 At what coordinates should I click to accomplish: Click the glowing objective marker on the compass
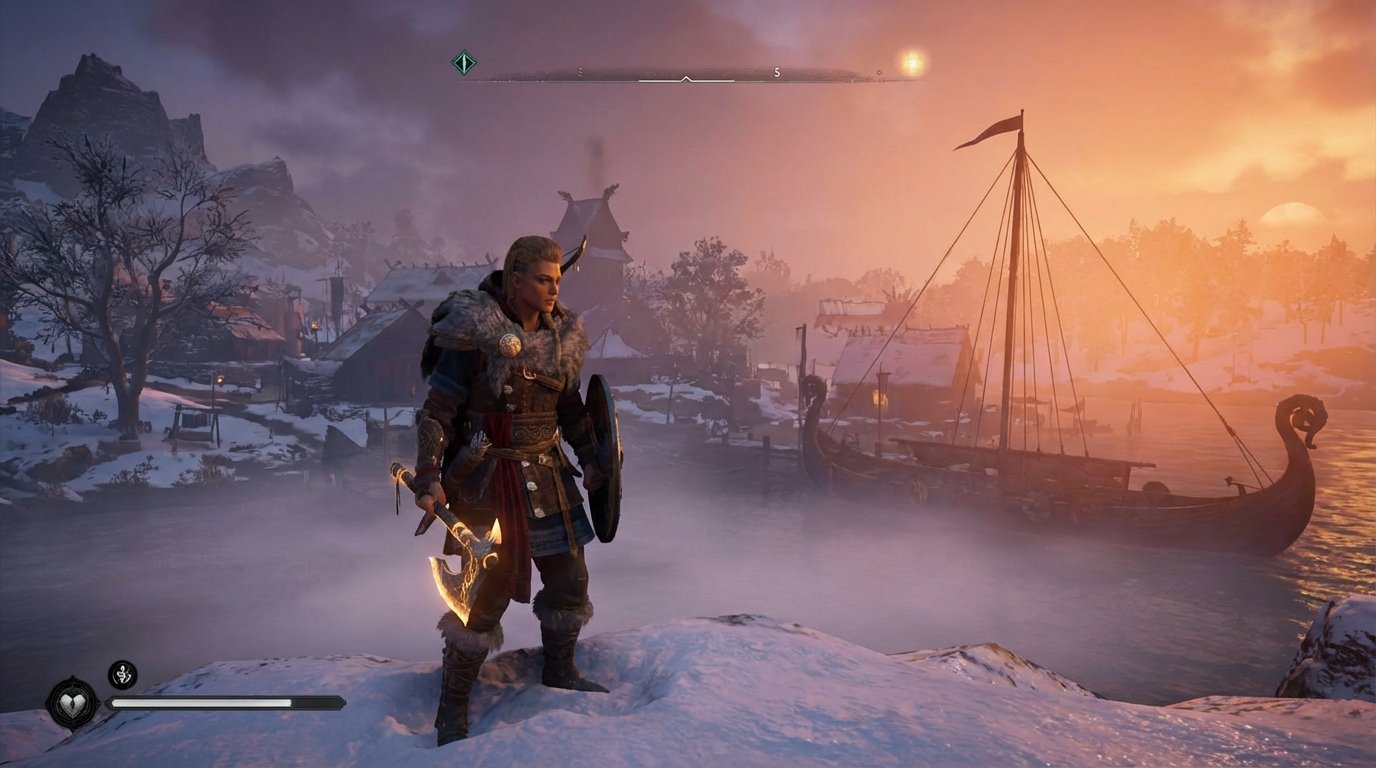910,62
